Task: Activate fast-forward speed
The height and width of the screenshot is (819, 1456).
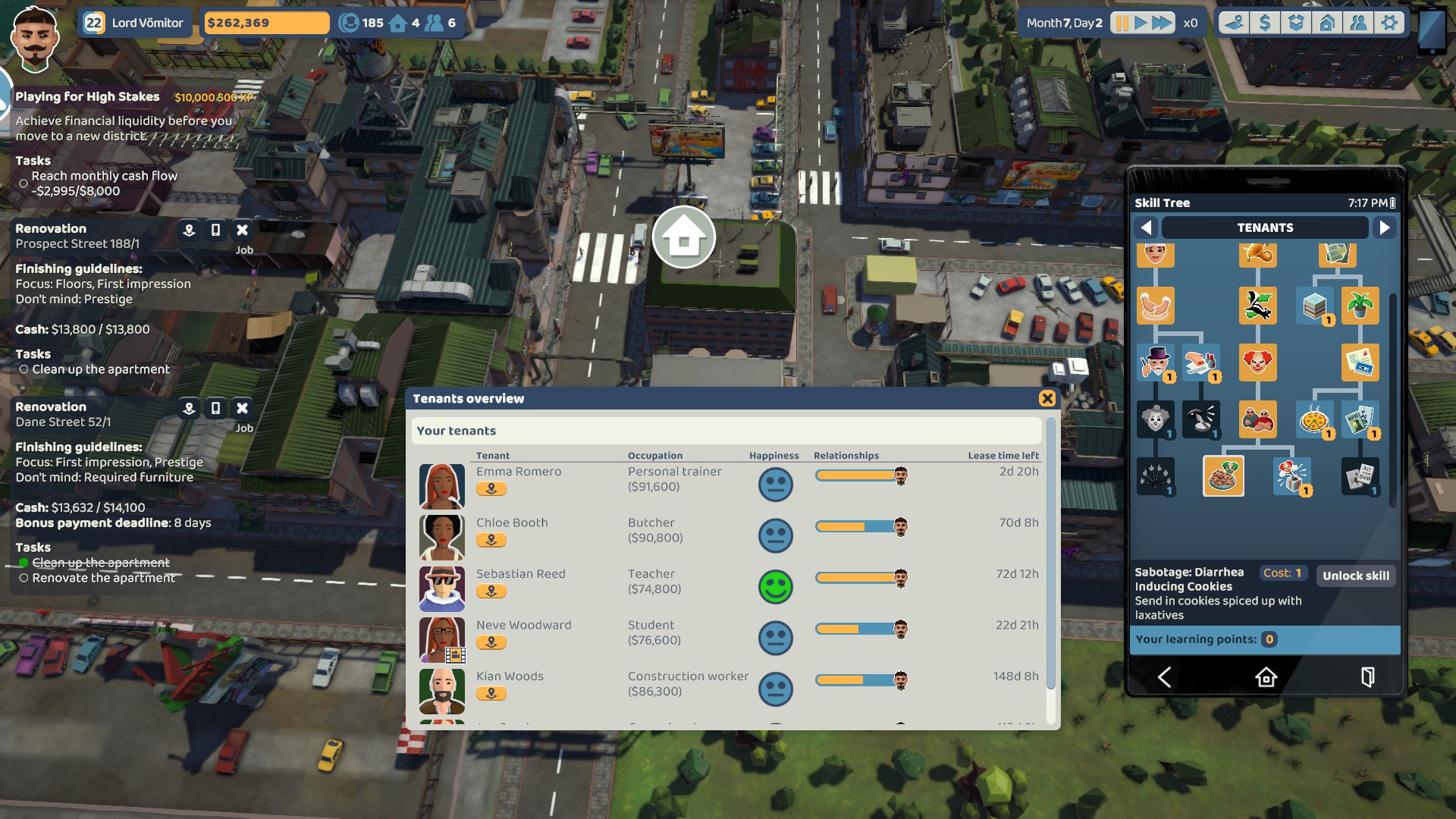Action: click(x=1162, y=23)
